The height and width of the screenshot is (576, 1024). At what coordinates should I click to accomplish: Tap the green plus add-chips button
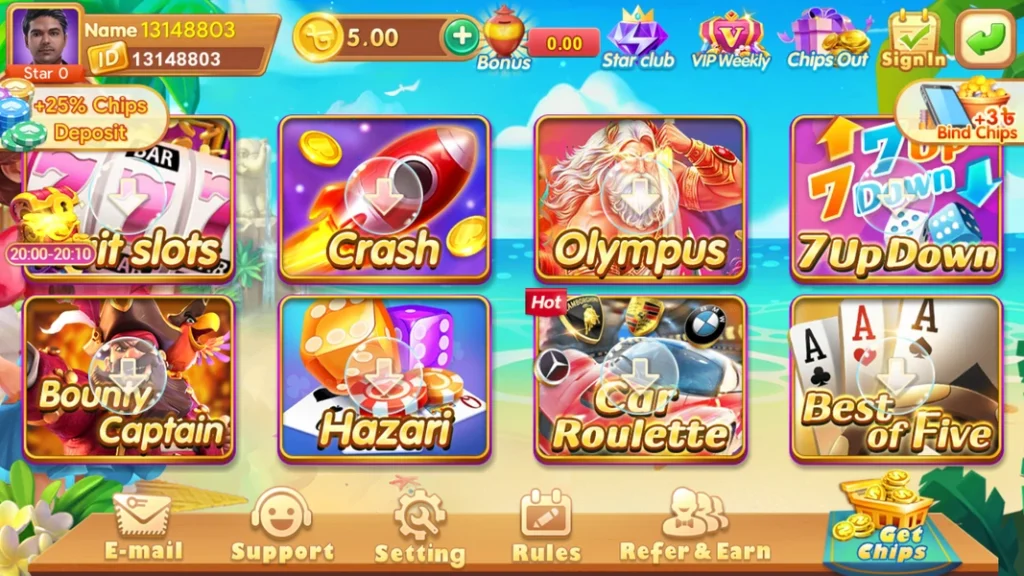(x=461, y=37)
